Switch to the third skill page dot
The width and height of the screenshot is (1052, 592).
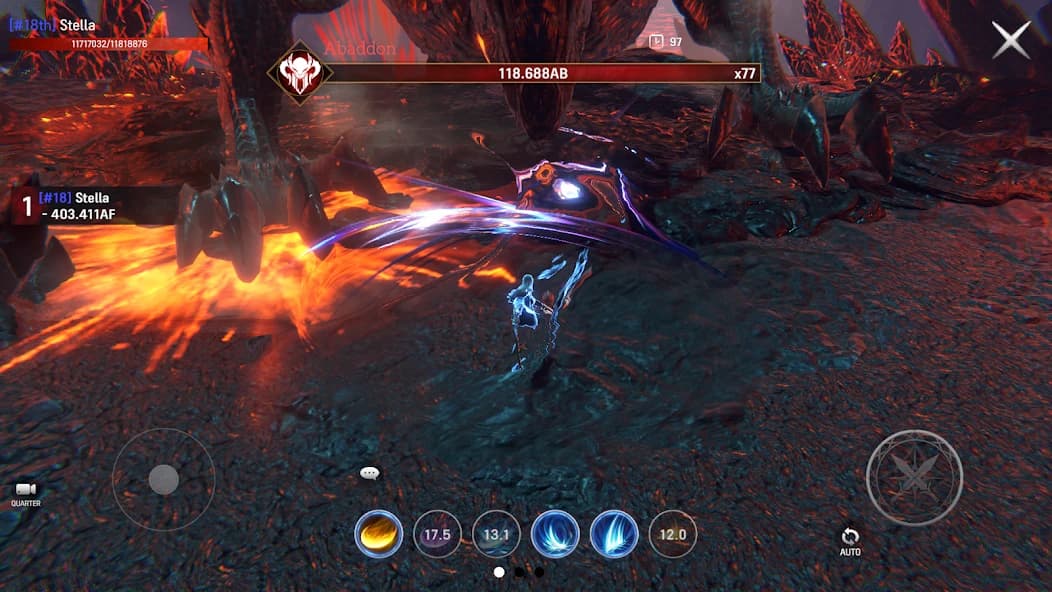pos(539,573)
